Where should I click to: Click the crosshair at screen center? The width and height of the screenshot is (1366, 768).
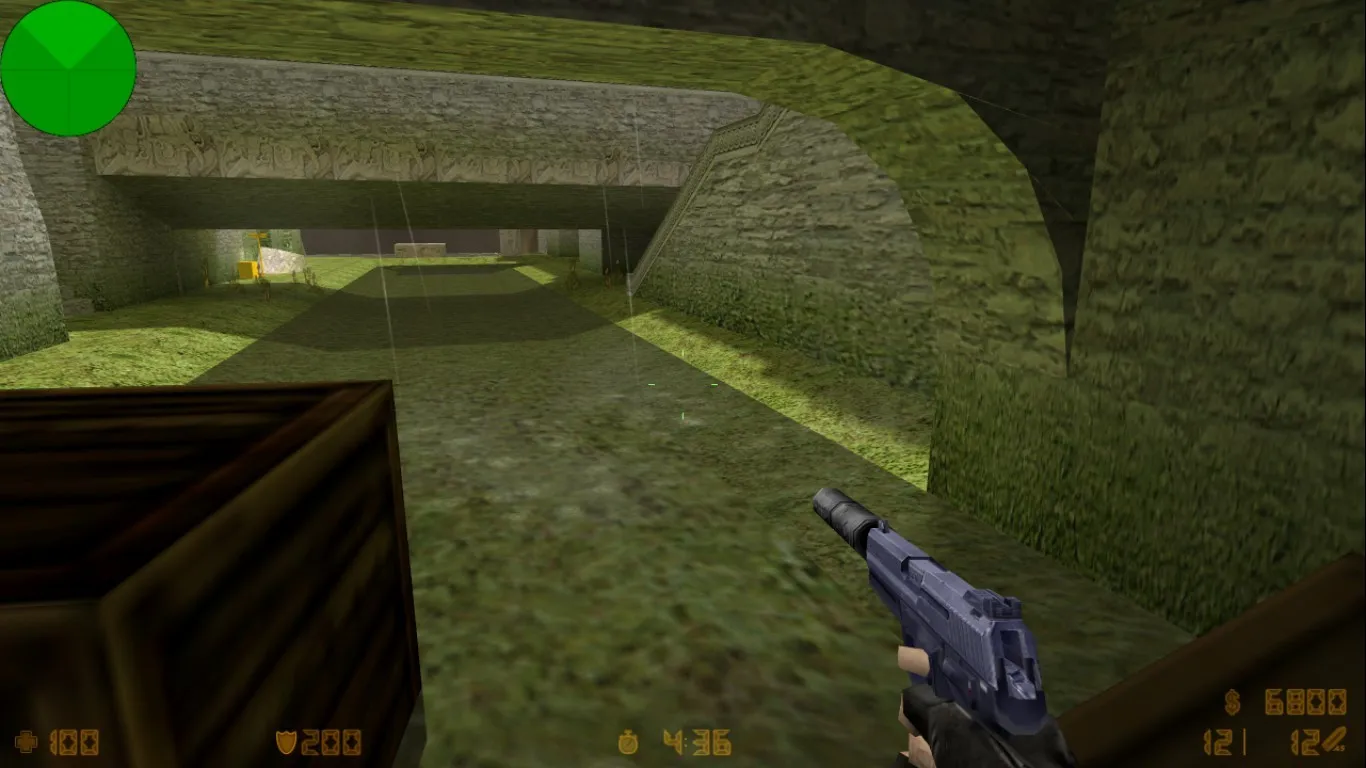click(683, 384)
